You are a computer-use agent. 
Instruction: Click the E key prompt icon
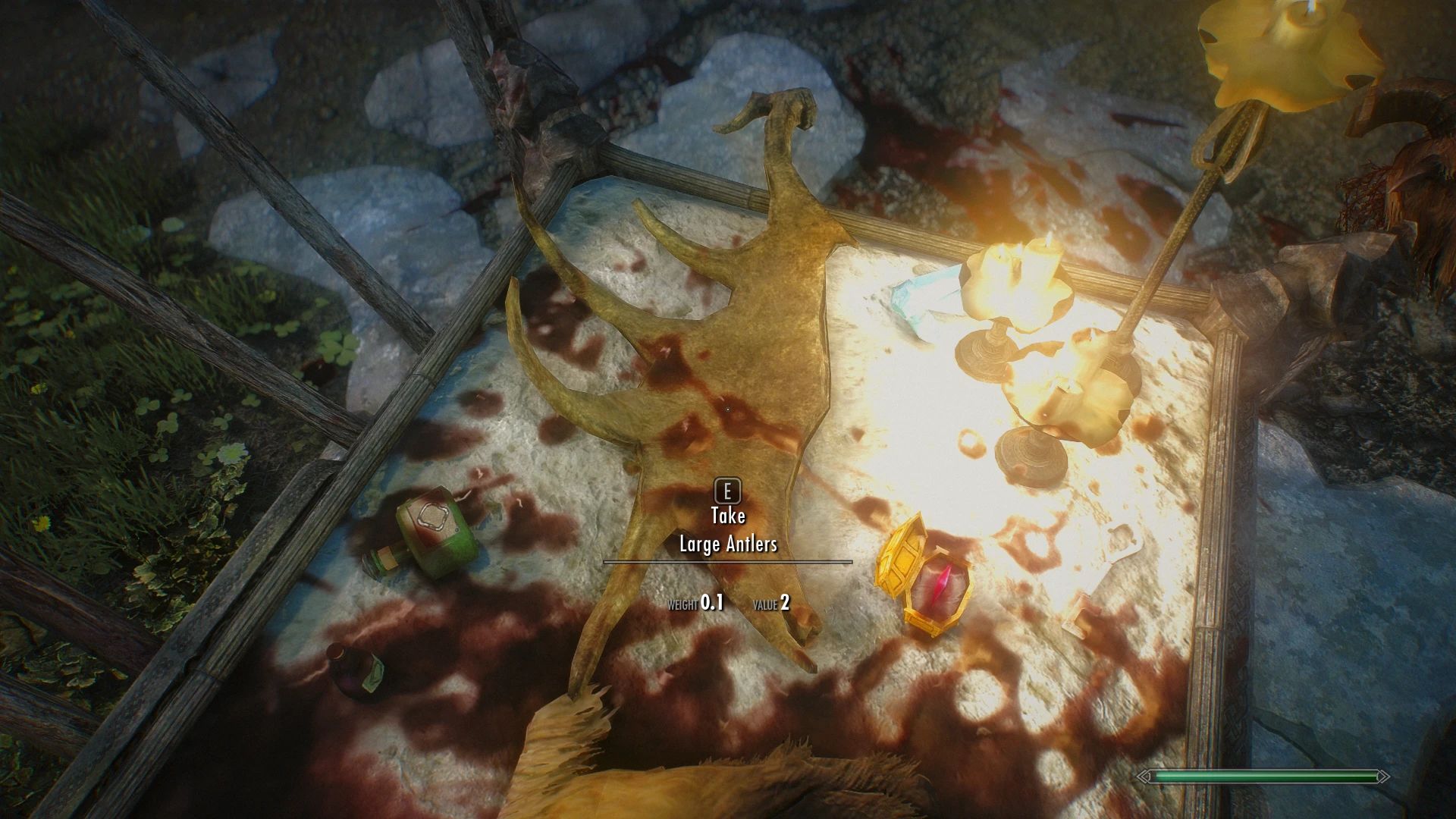coord(729,491)
